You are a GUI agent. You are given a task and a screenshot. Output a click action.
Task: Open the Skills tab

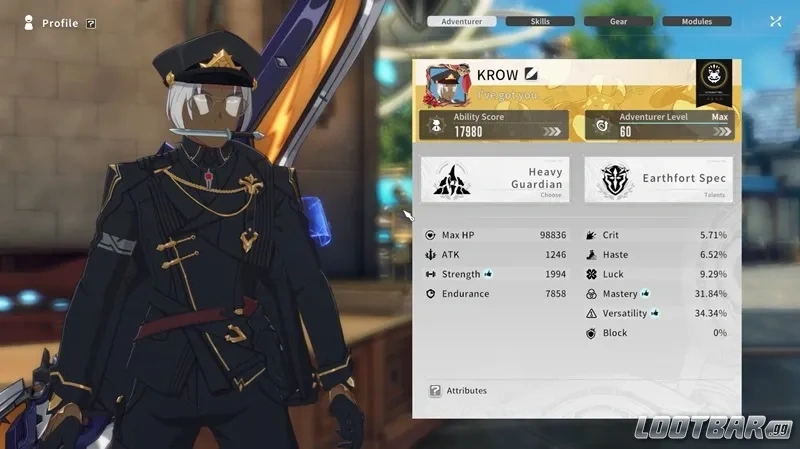[540, 21]
